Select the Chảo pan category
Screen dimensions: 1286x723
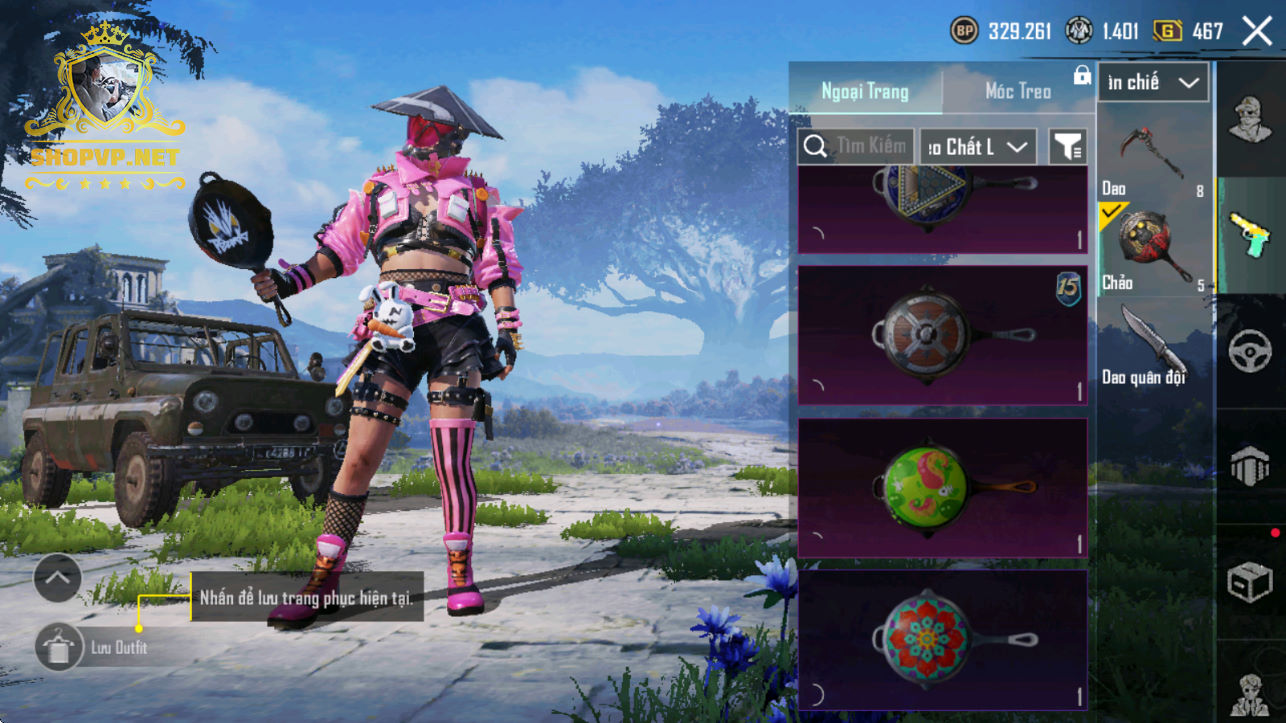(1154, 248)
